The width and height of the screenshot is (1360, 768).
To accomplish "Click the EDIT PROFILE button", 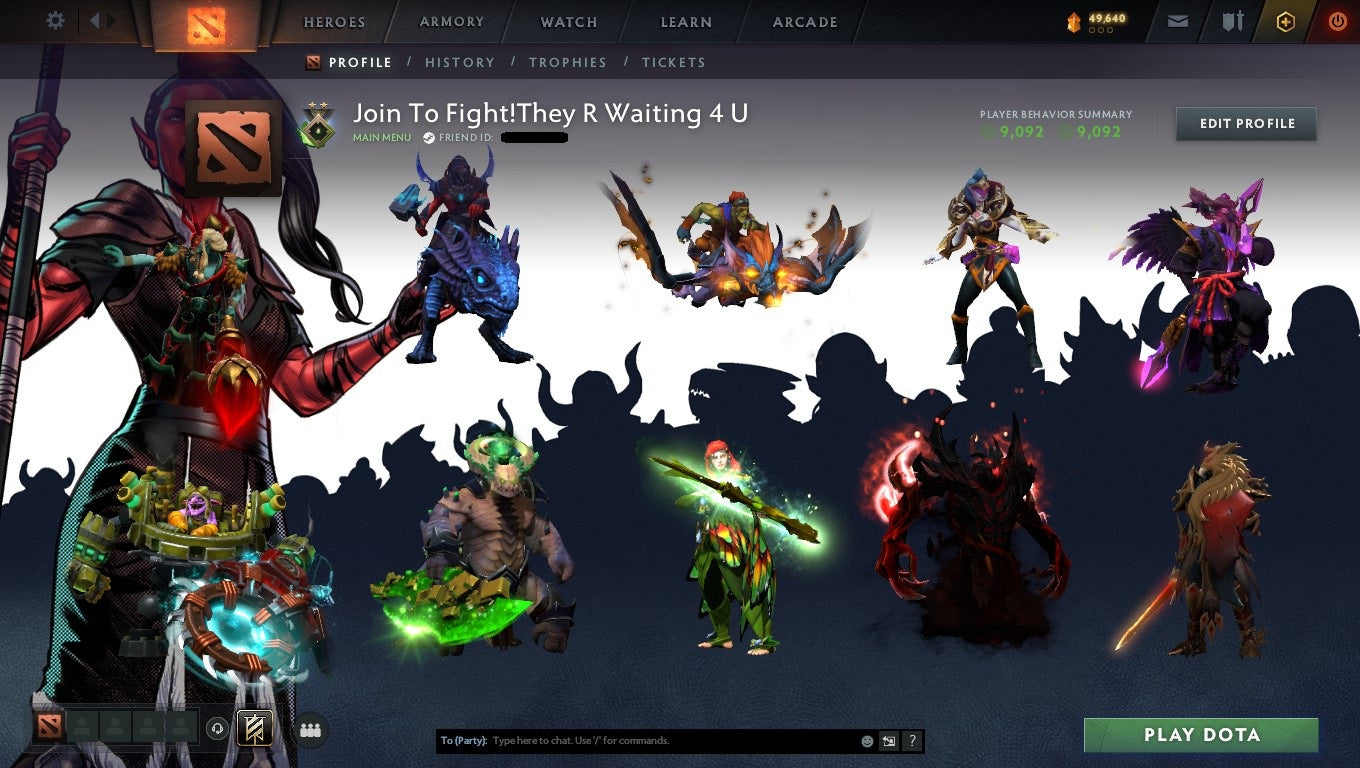I will click(x=1246, y=124).
